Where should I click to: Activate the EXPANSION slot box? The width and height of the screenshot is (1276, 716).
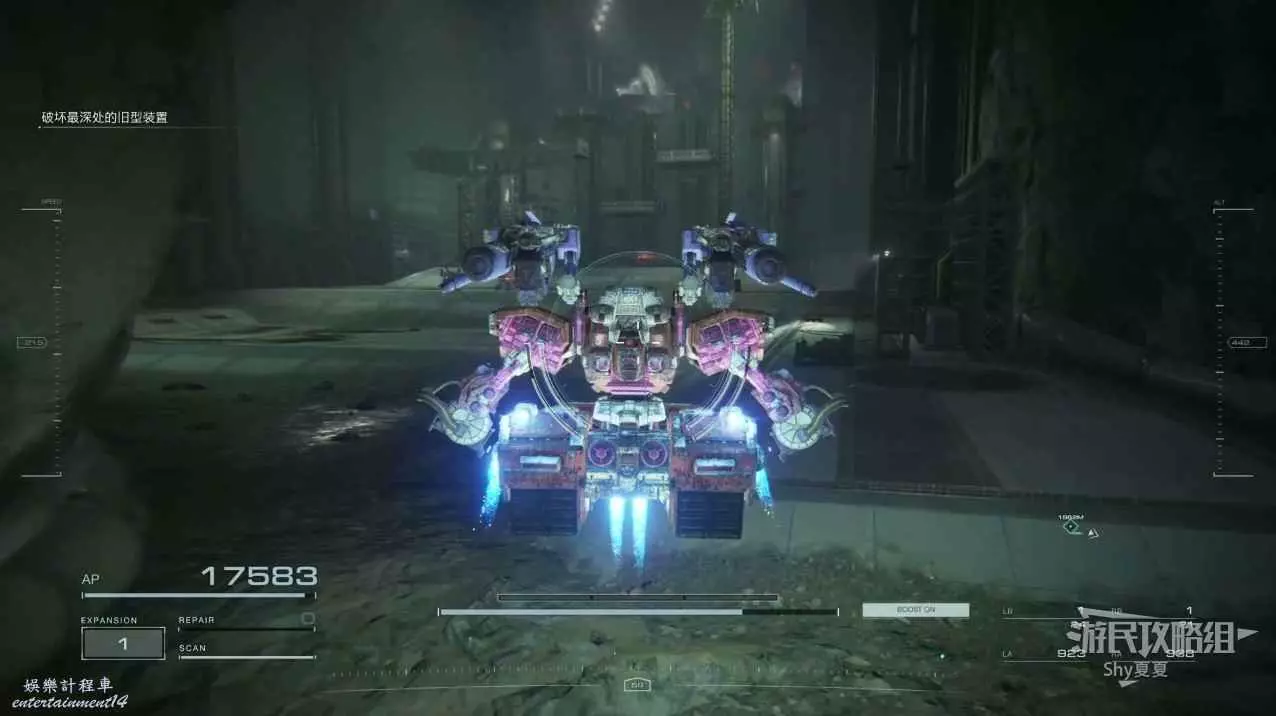(123, 643)
